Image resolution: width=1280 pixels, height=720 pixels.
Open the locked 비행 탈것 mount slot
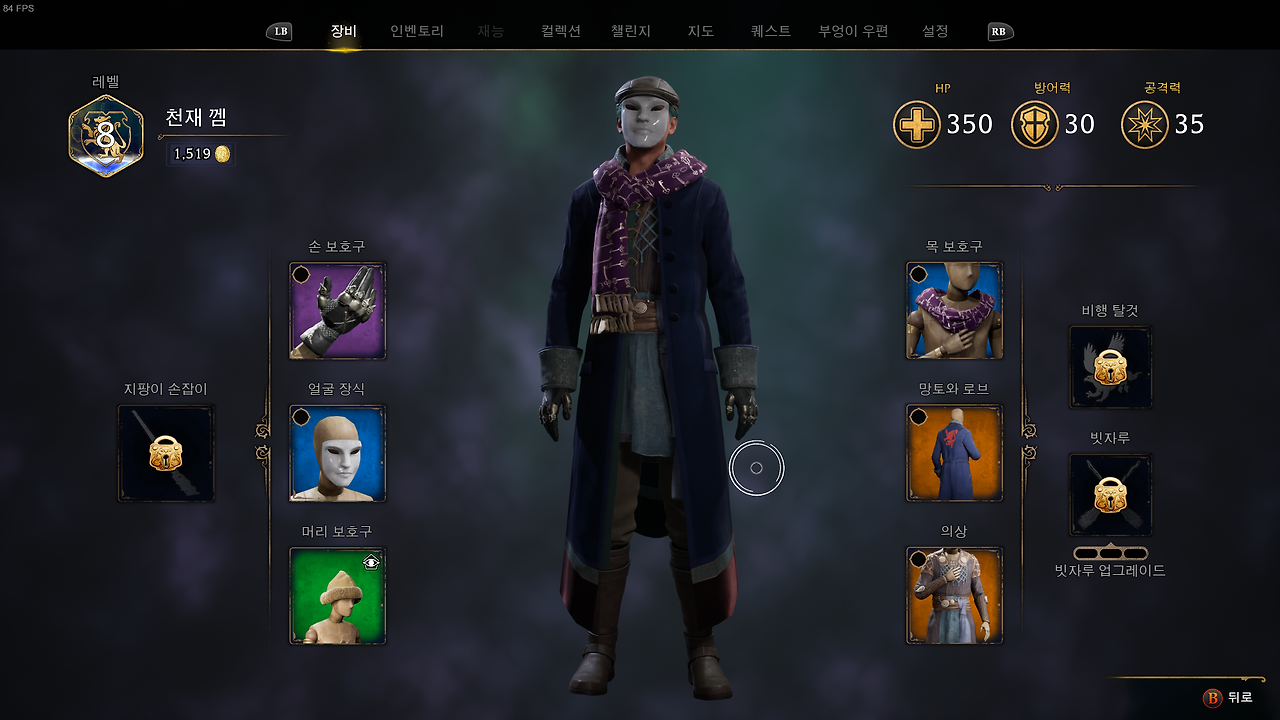pyautogui.click(x=1110, y=367)
